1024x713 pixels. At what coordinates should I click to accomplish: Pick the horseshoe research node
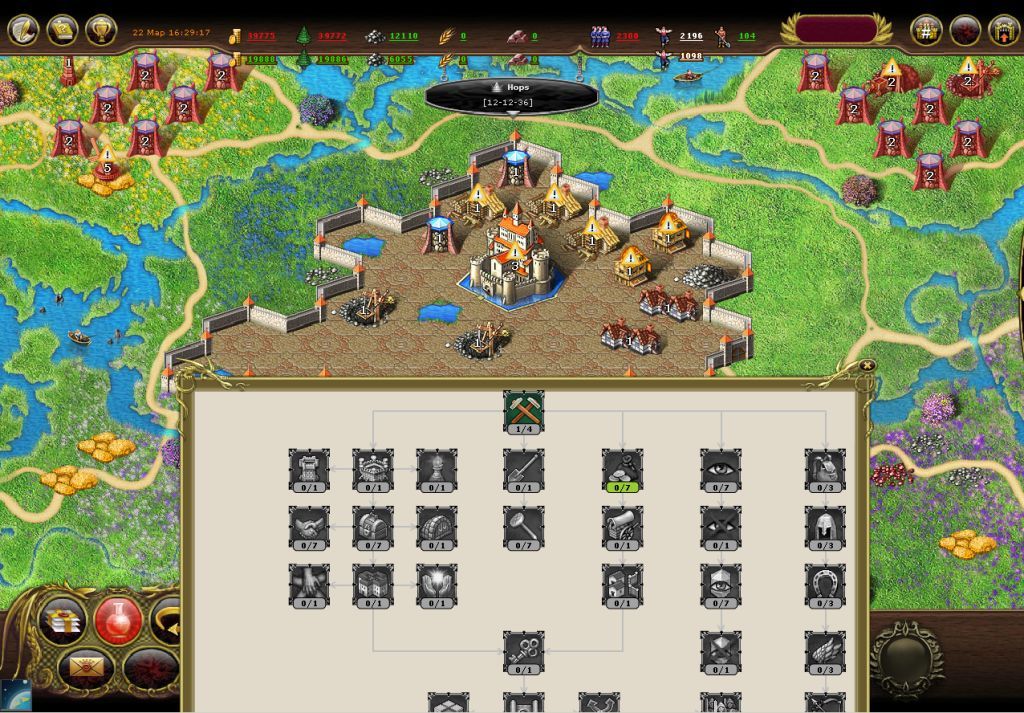(x=825, y=585)
